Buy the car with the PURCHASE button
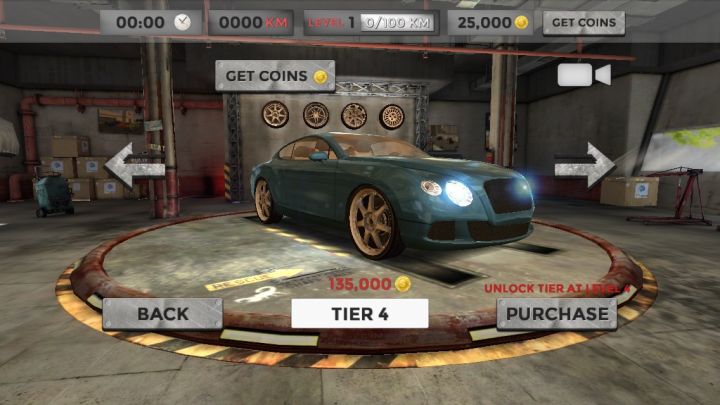Viewport: 720px width, 405px height. (x=556, y=314)
